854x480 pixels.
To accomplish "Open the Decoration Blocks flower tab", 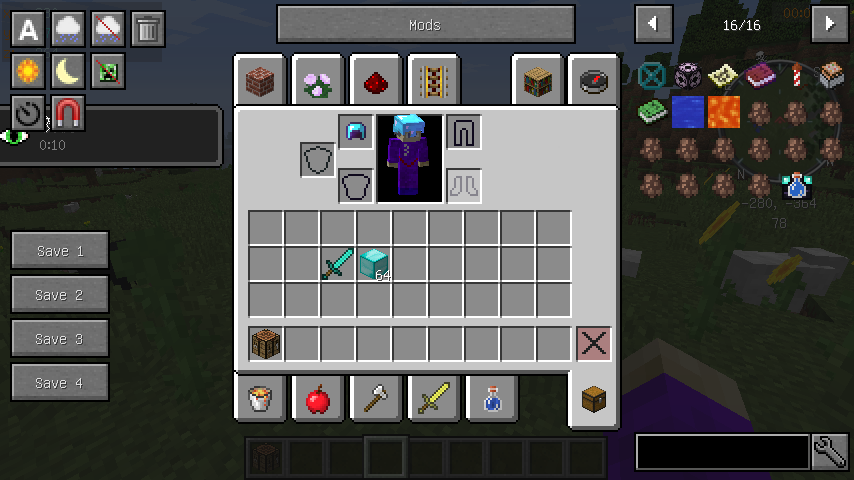I will coord(319,81).
